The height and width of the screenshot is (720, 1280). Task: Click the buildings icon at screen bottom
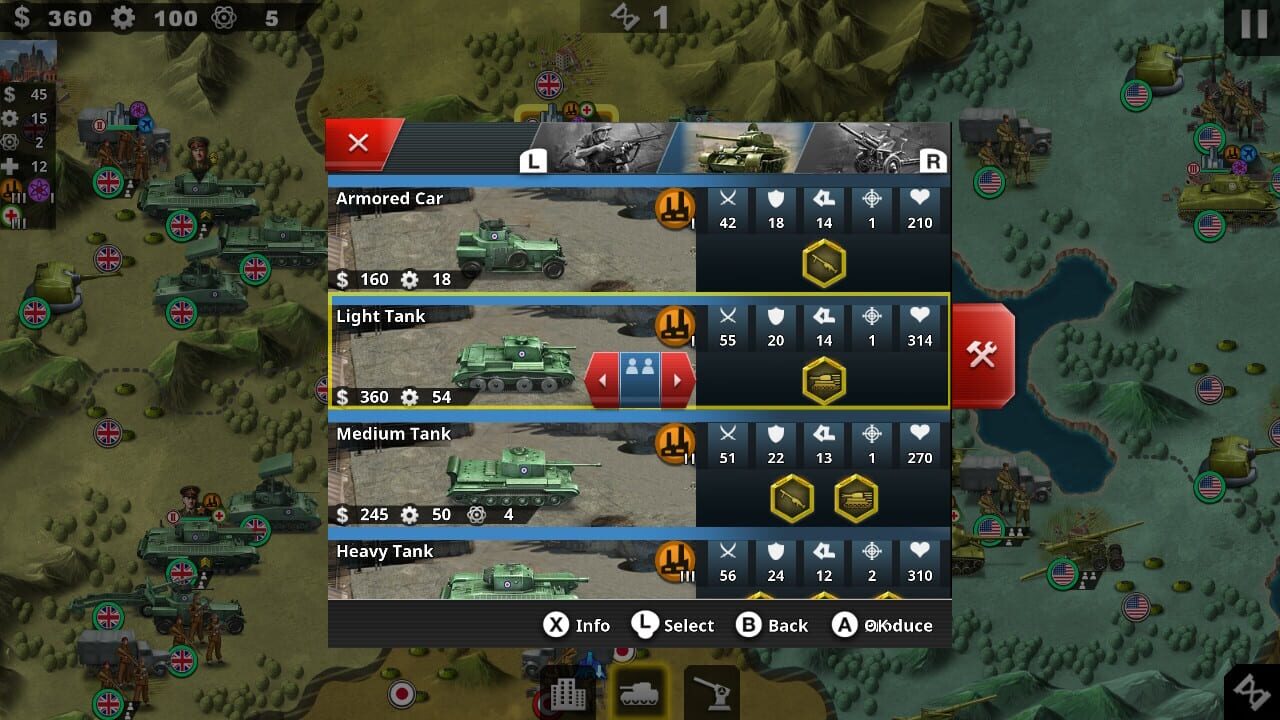coord(567,695)
